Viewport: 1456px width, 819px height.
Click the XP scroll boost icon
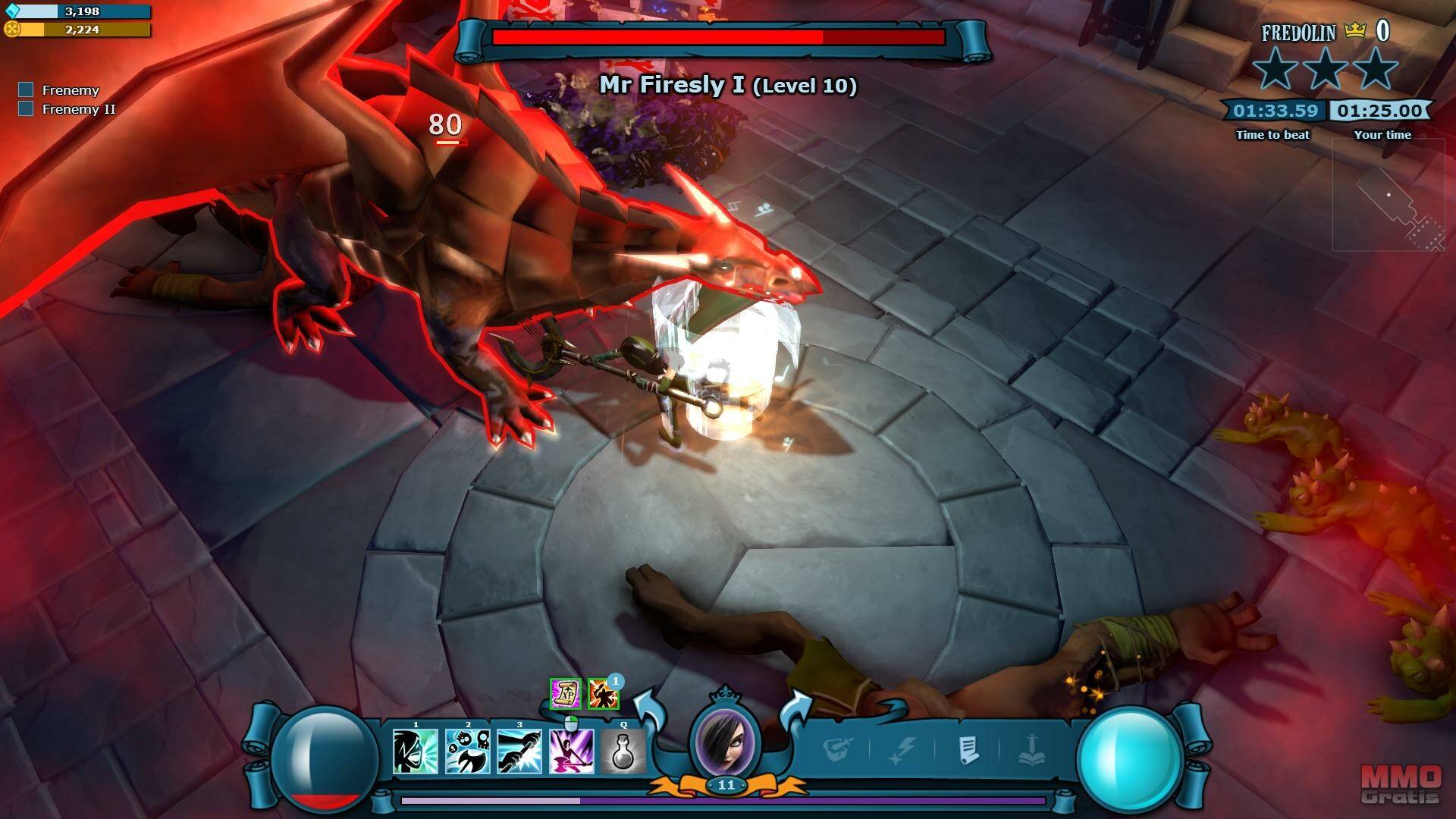click(x=565, y=693)
